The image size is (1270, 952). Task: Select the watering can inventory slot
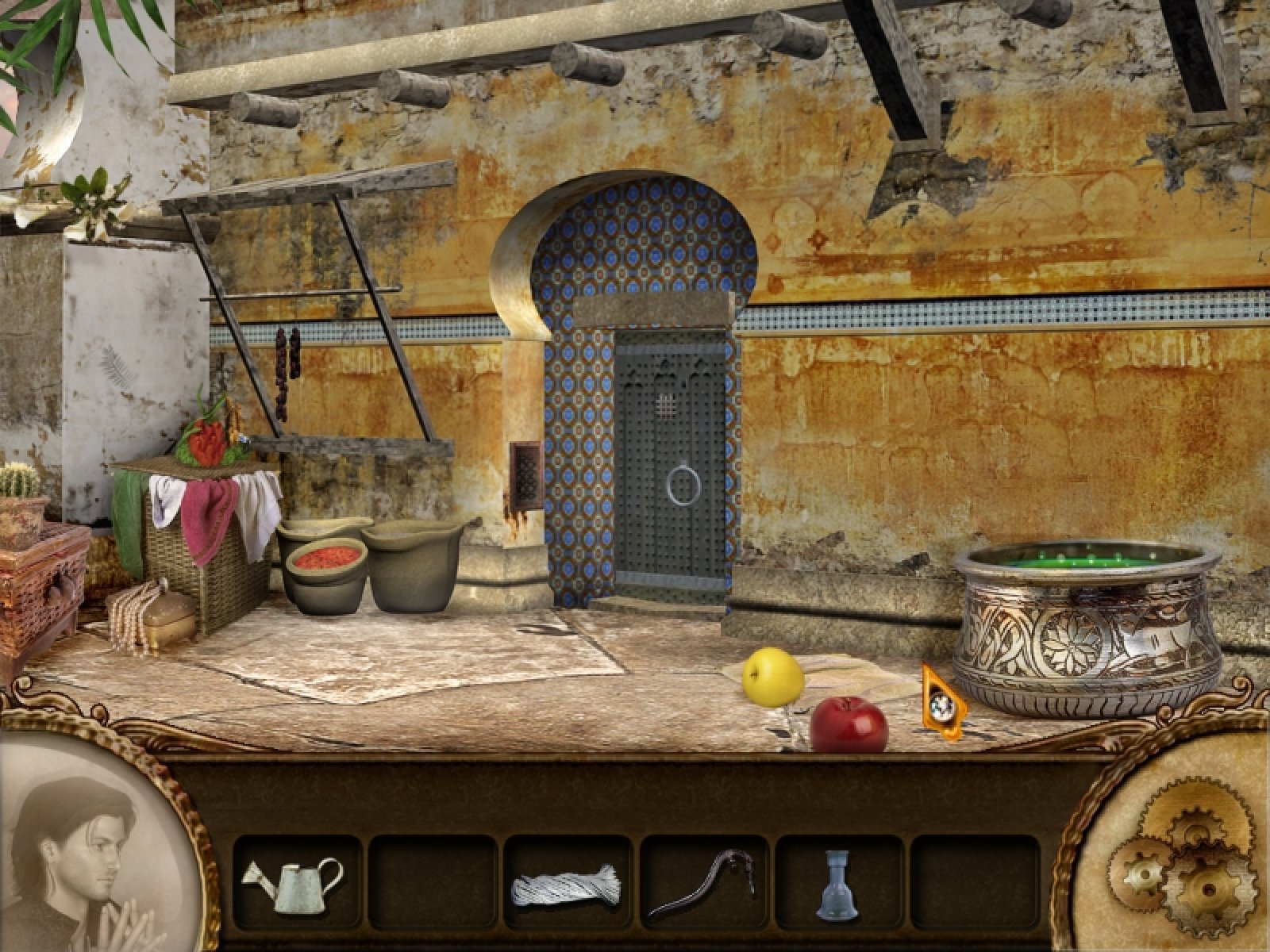click(295, 882)
